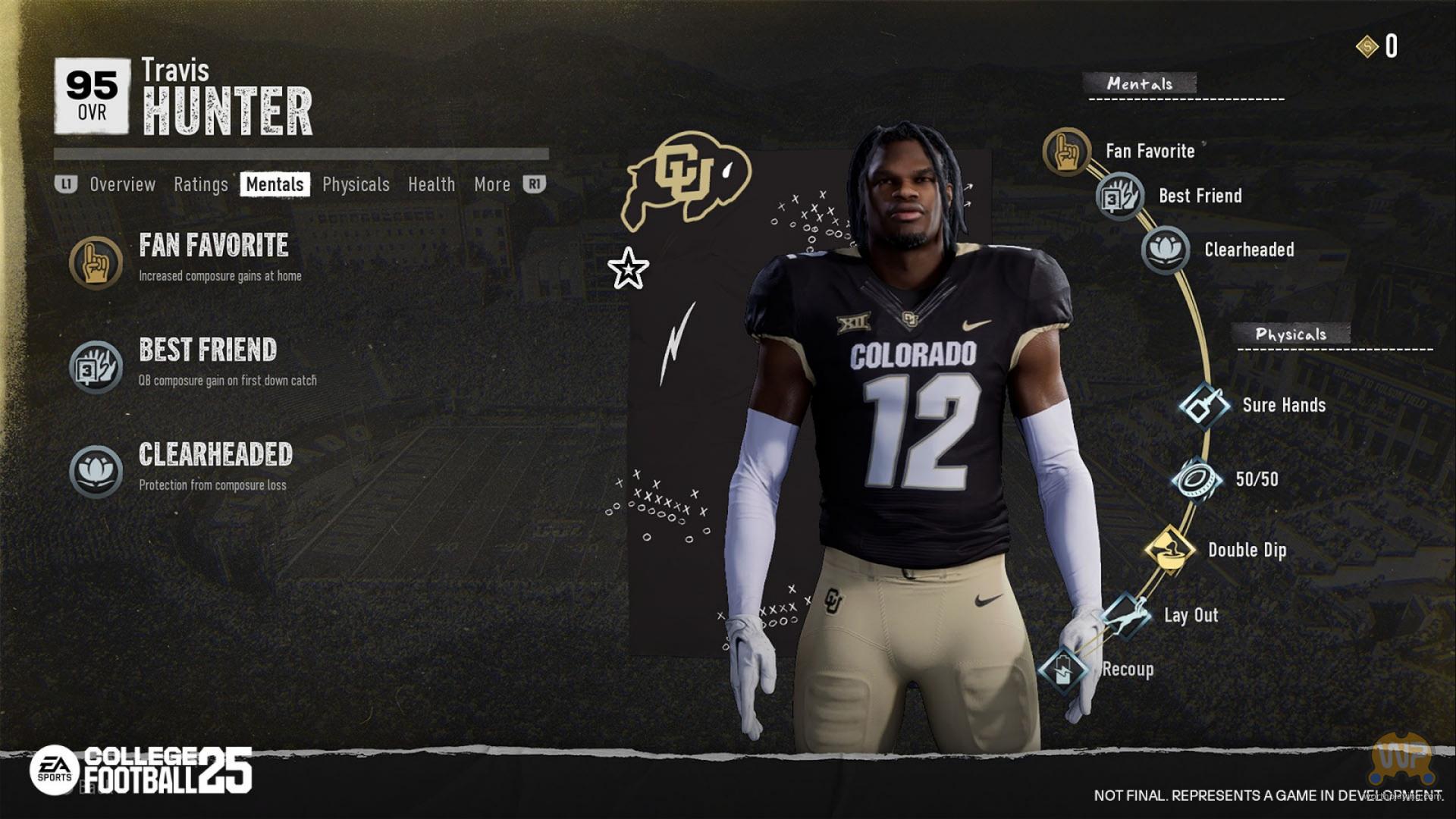Switch to the Overview tab
Image resolution: width=1456 pixels, height=819 pixels.
coord(122,184)
